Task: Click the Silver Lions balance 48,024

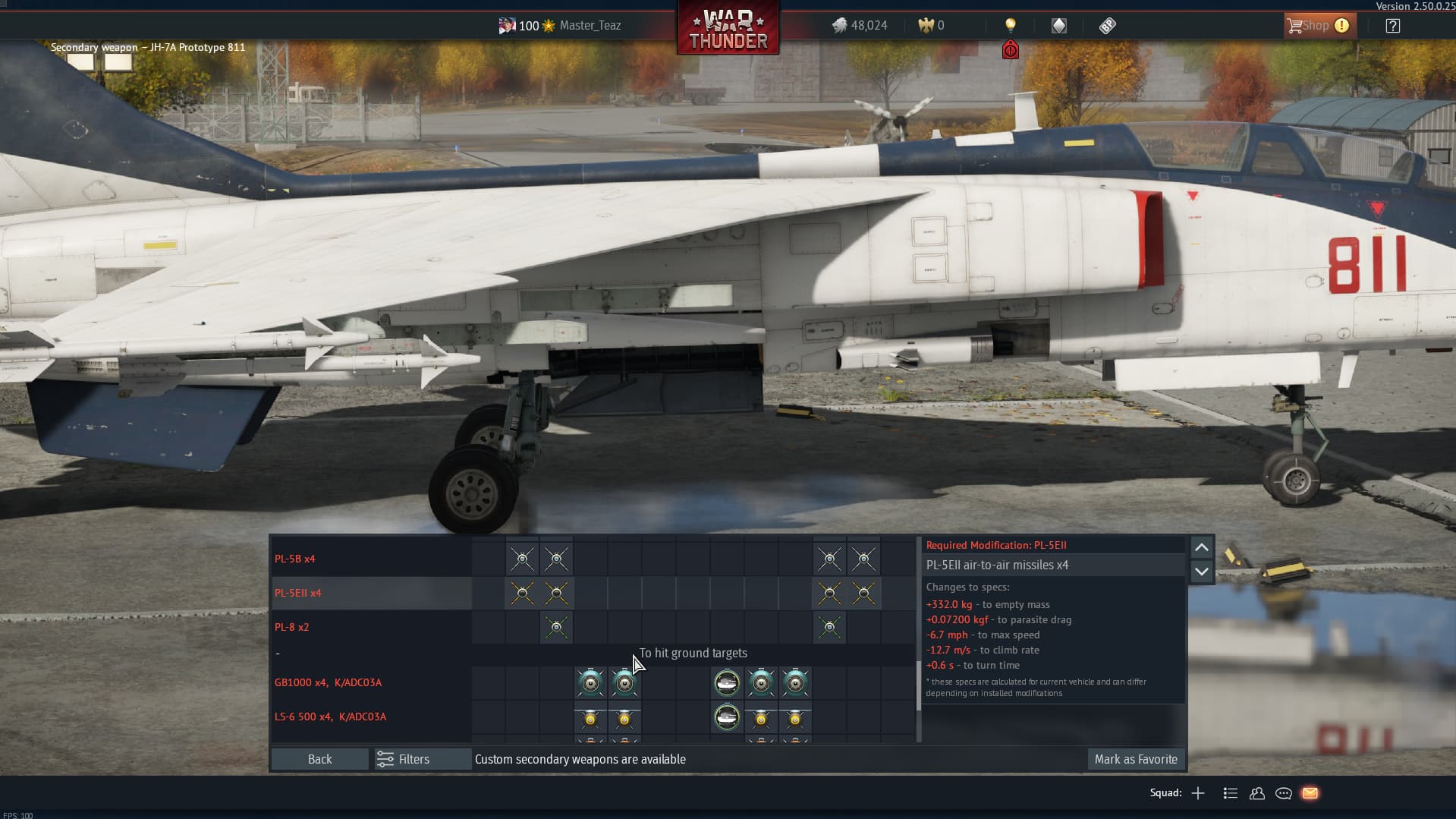Action: click(x=860, y=26)
